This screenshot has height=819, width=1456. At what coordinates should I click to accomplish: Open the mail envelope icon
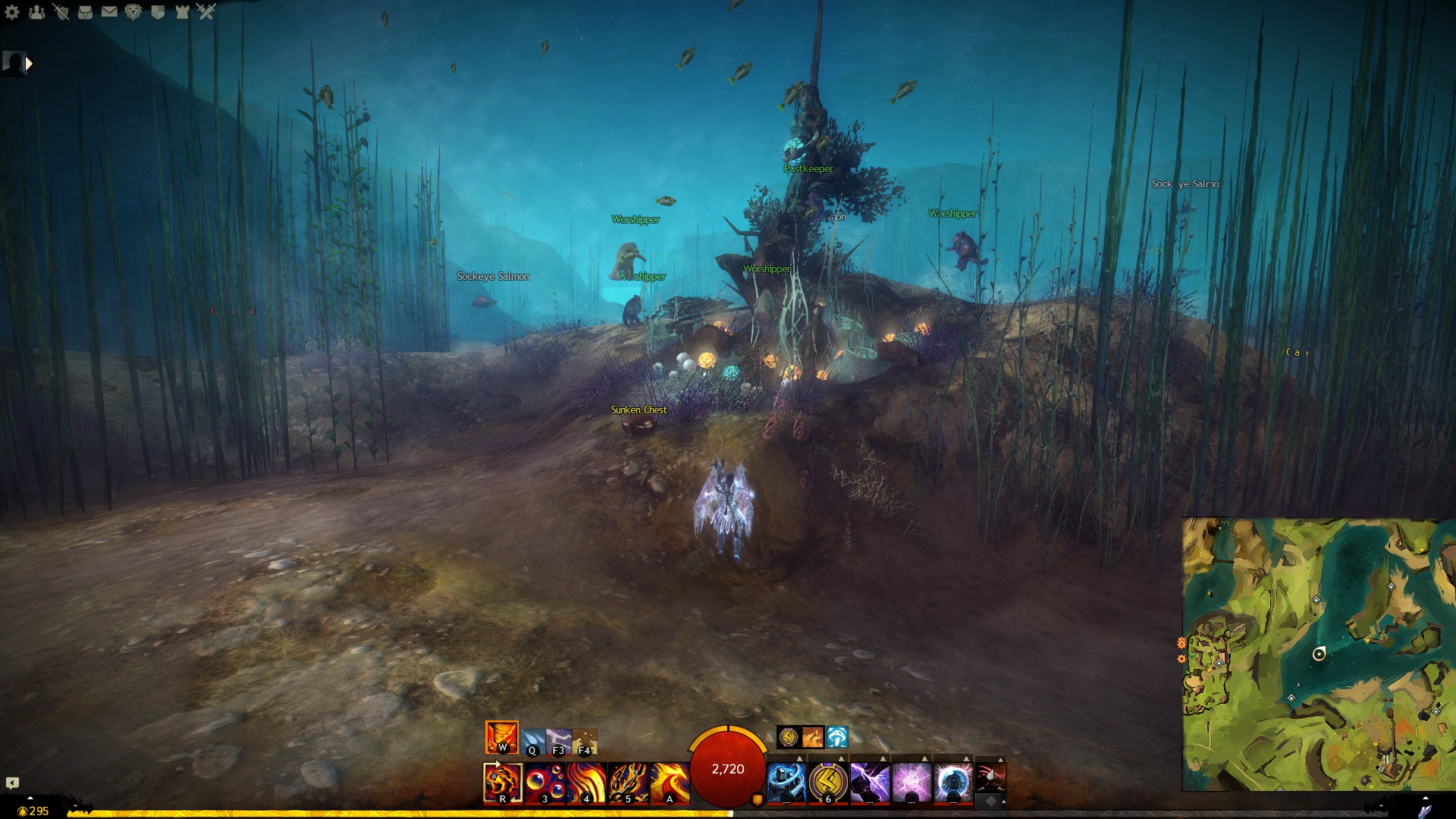109,12
